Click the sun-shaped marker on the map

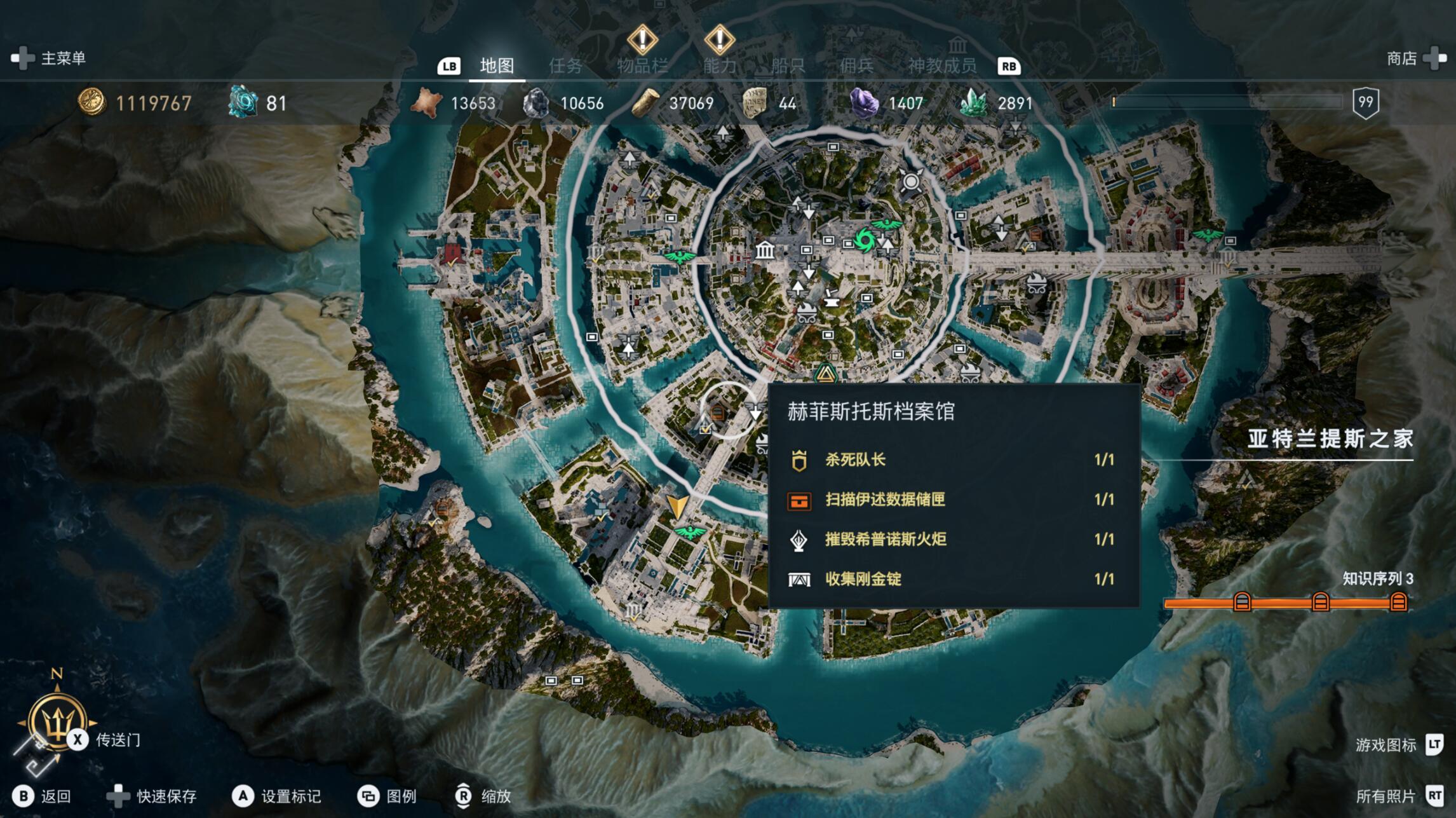[x=911, y=182]
